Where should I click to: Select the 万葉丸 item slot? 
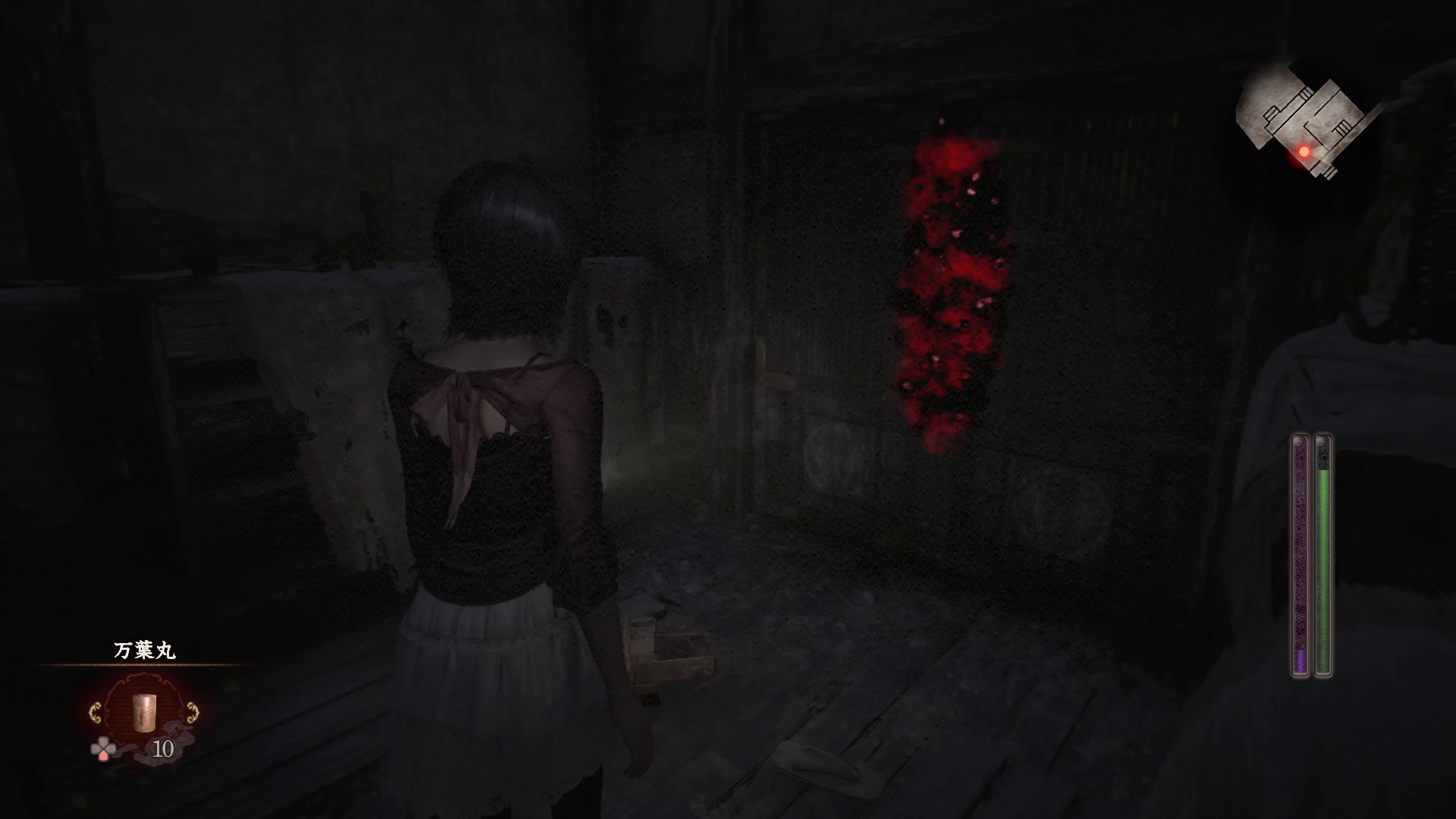coord(144,713)
